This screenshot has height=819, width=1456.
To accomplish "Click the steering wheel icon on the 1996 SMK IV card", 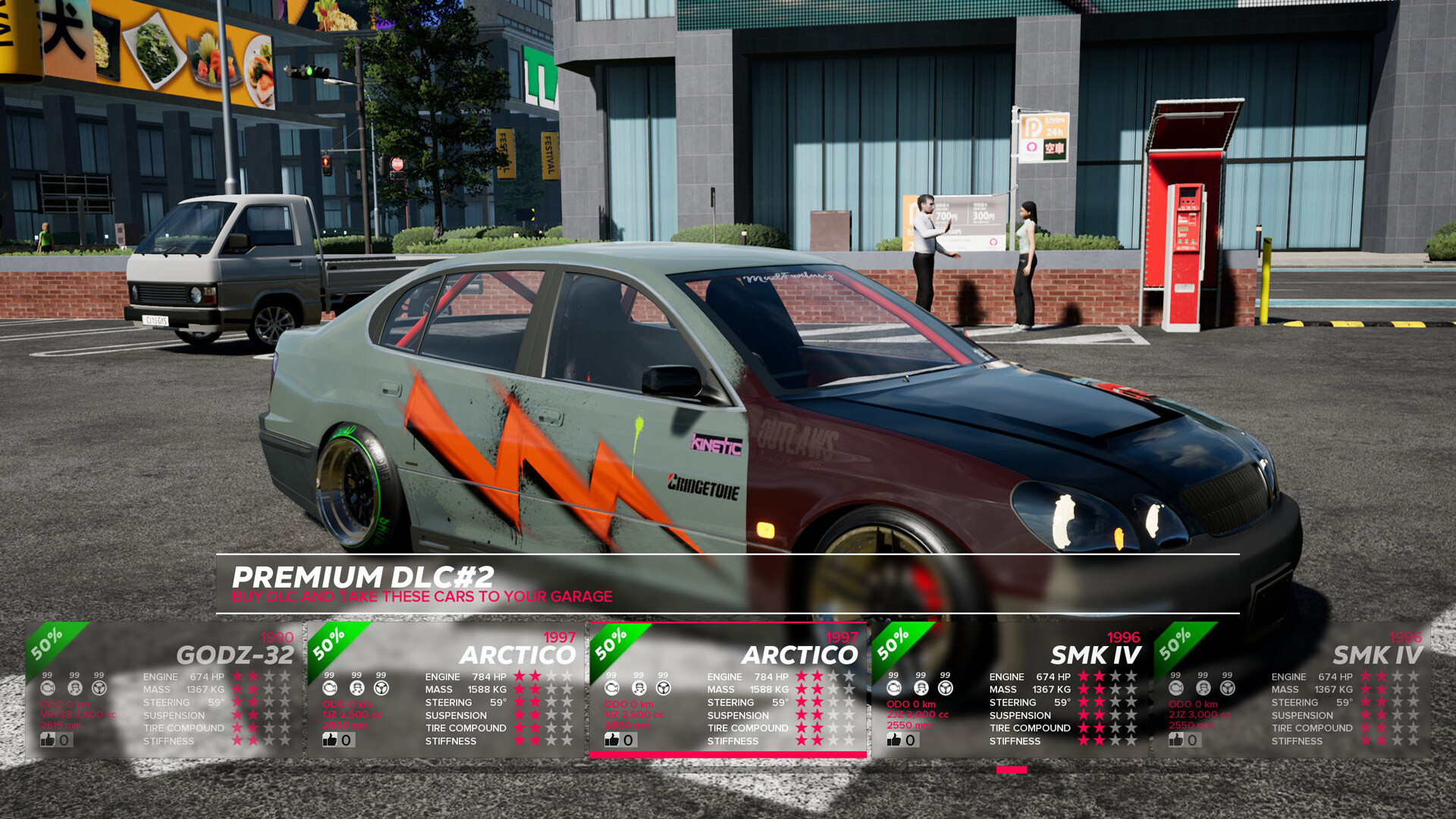I will coord(945,689).
